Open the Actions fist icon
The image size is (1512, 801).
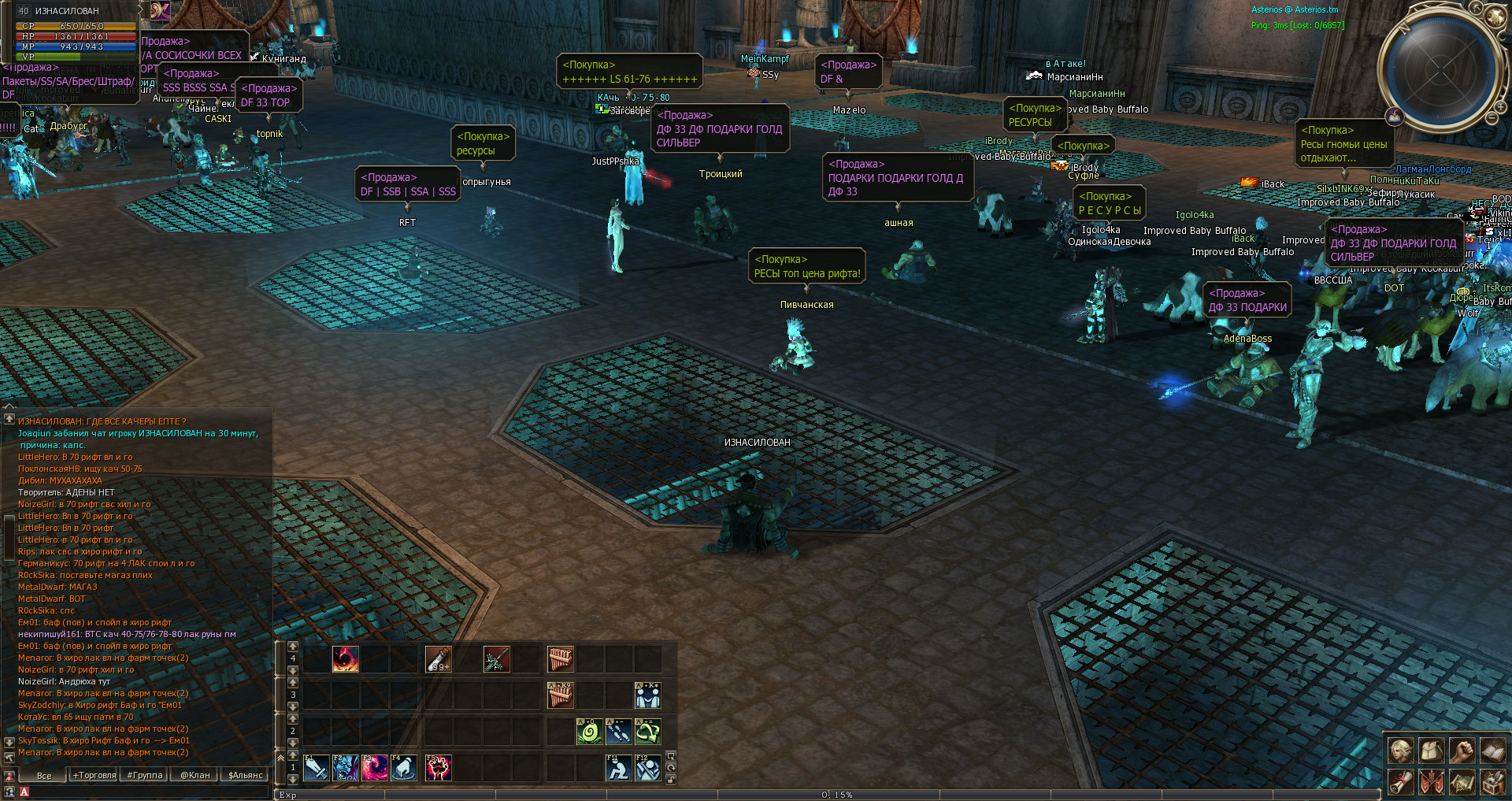1462,751
